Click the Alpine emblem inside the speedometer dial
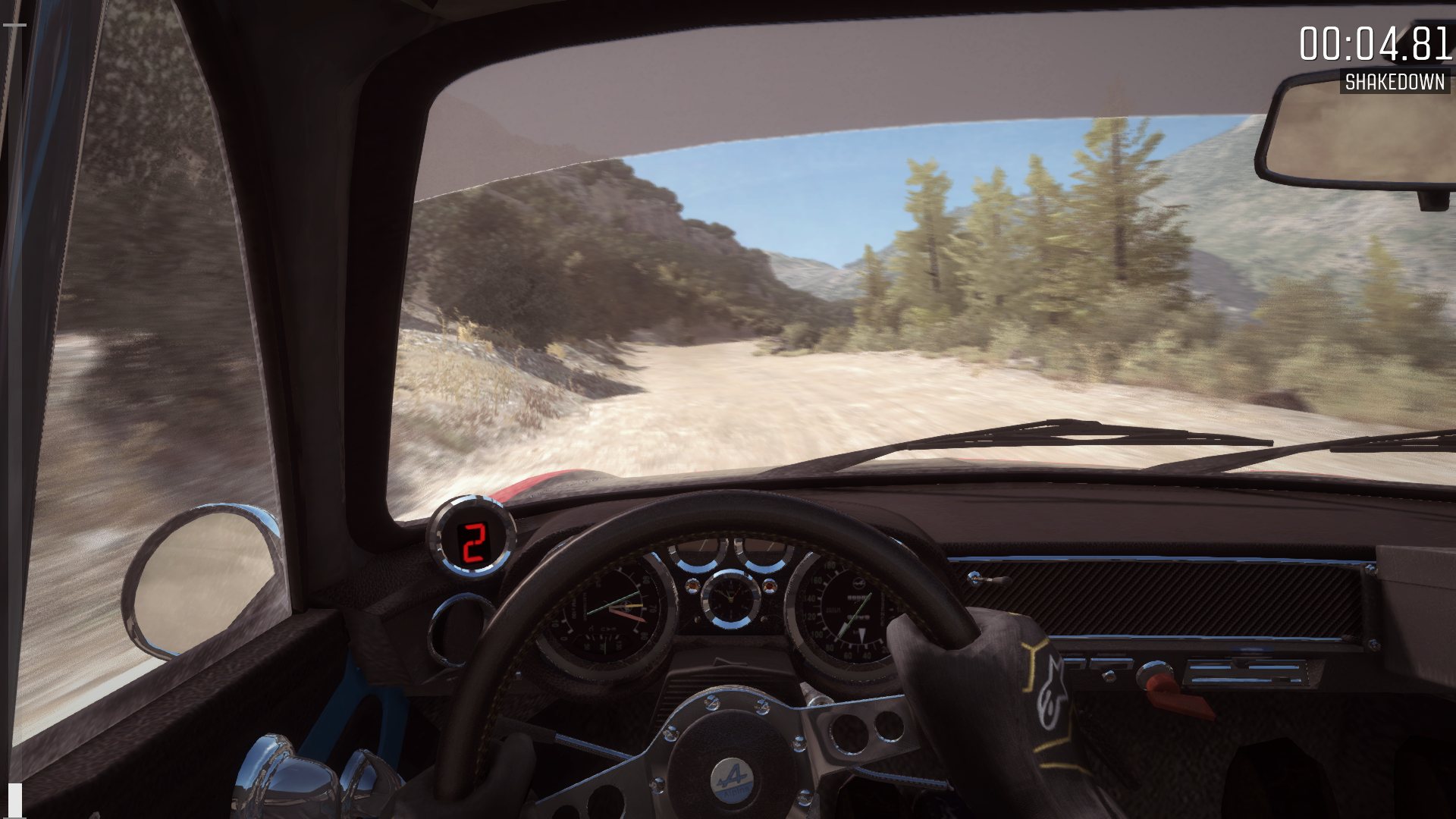 [859, 581]
